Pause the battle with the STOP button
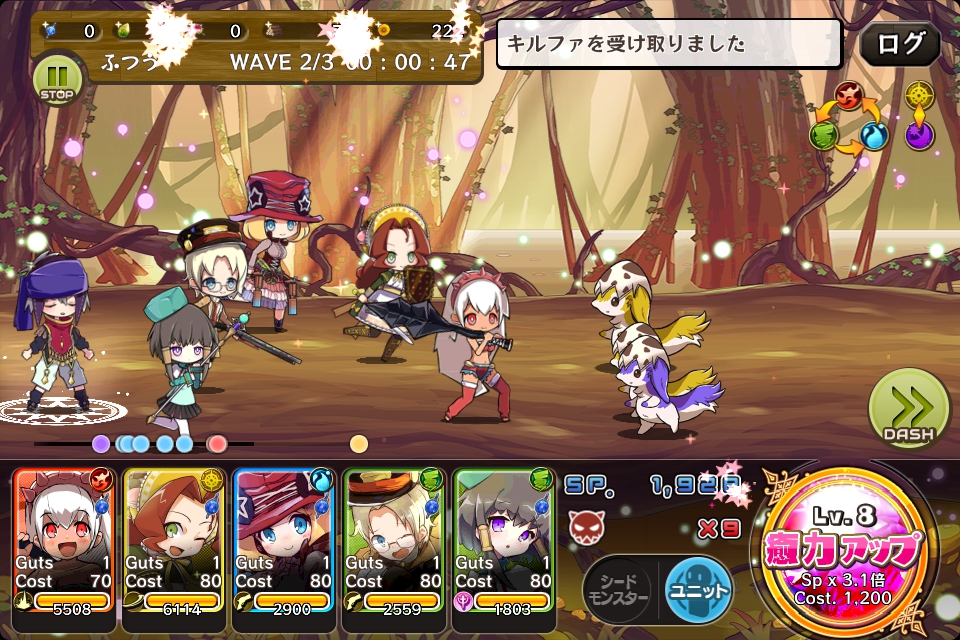Viewport: 960px width, 640px height. 59,79
